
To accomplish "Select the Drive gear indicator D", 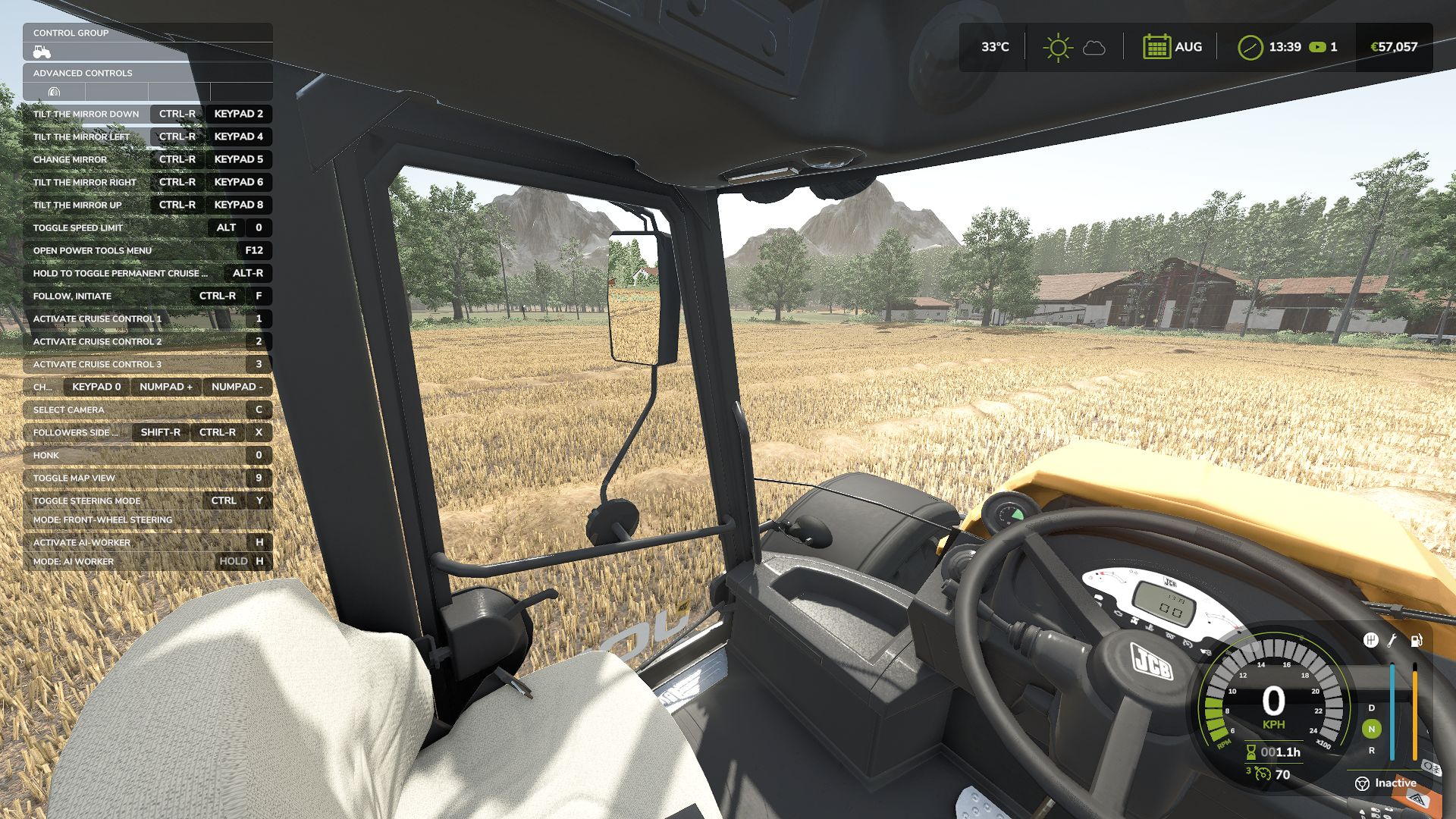I will pyautogui.click(x=1371, y=708).
